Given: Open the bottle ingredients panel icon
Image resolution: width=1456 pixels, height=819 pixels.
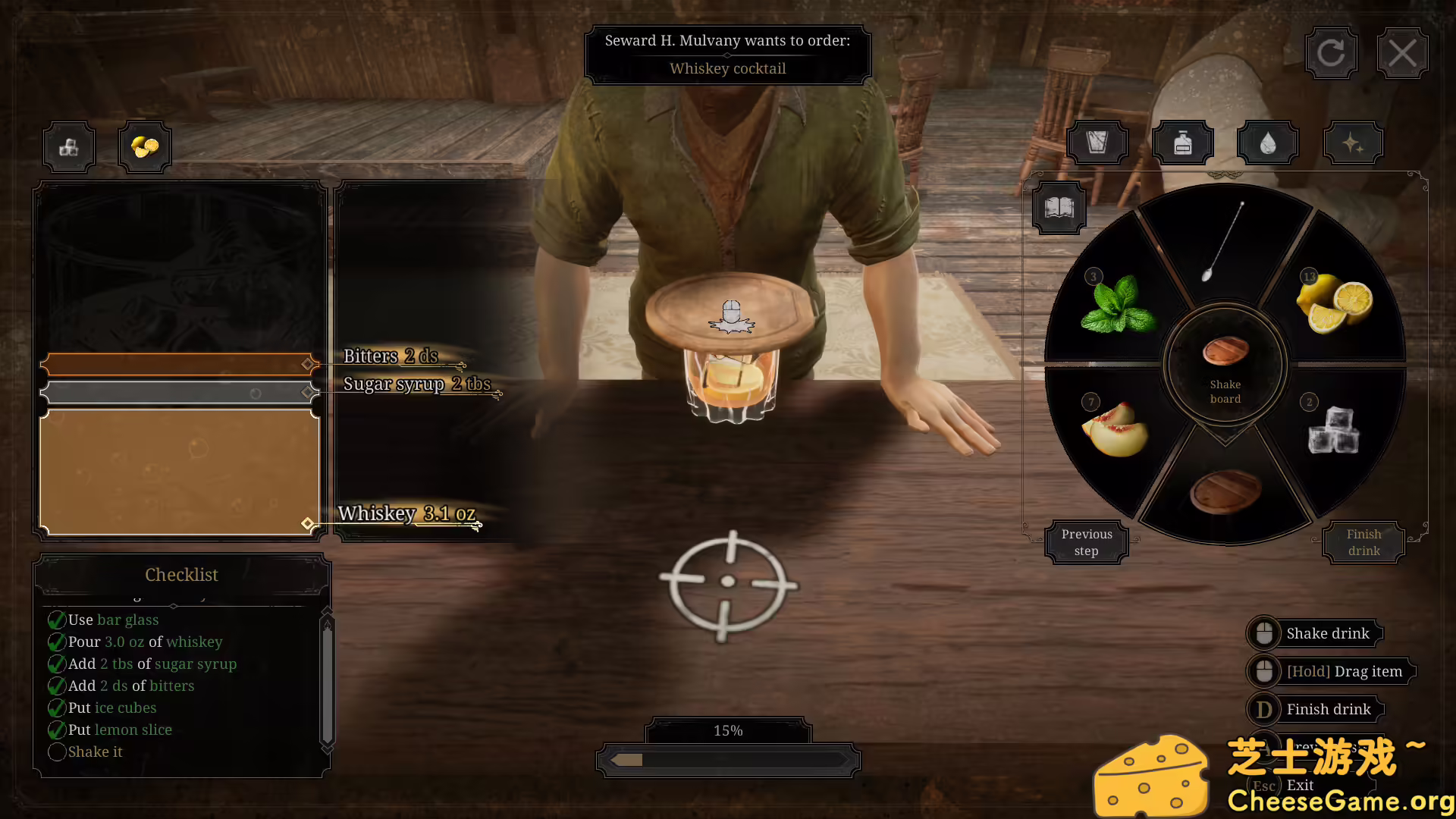Looking at the screenshot, I should tap(1182, 142).
